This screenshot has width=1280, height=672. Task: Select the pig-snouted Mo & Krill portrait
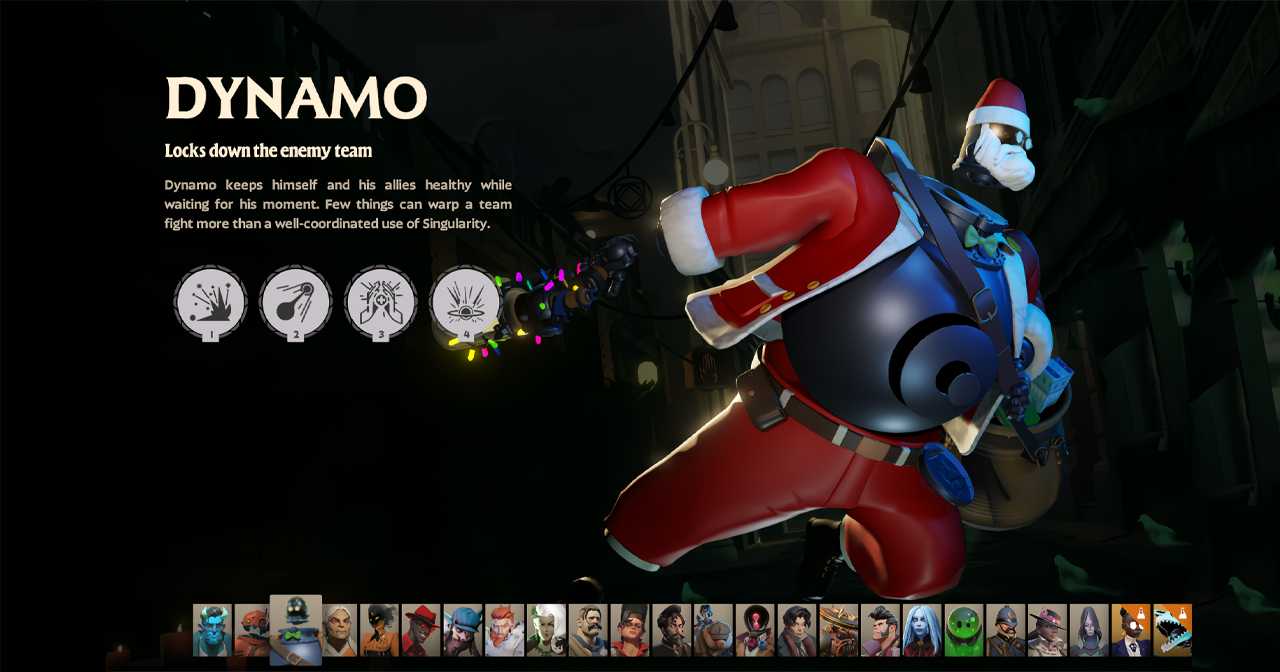[713, 630]
